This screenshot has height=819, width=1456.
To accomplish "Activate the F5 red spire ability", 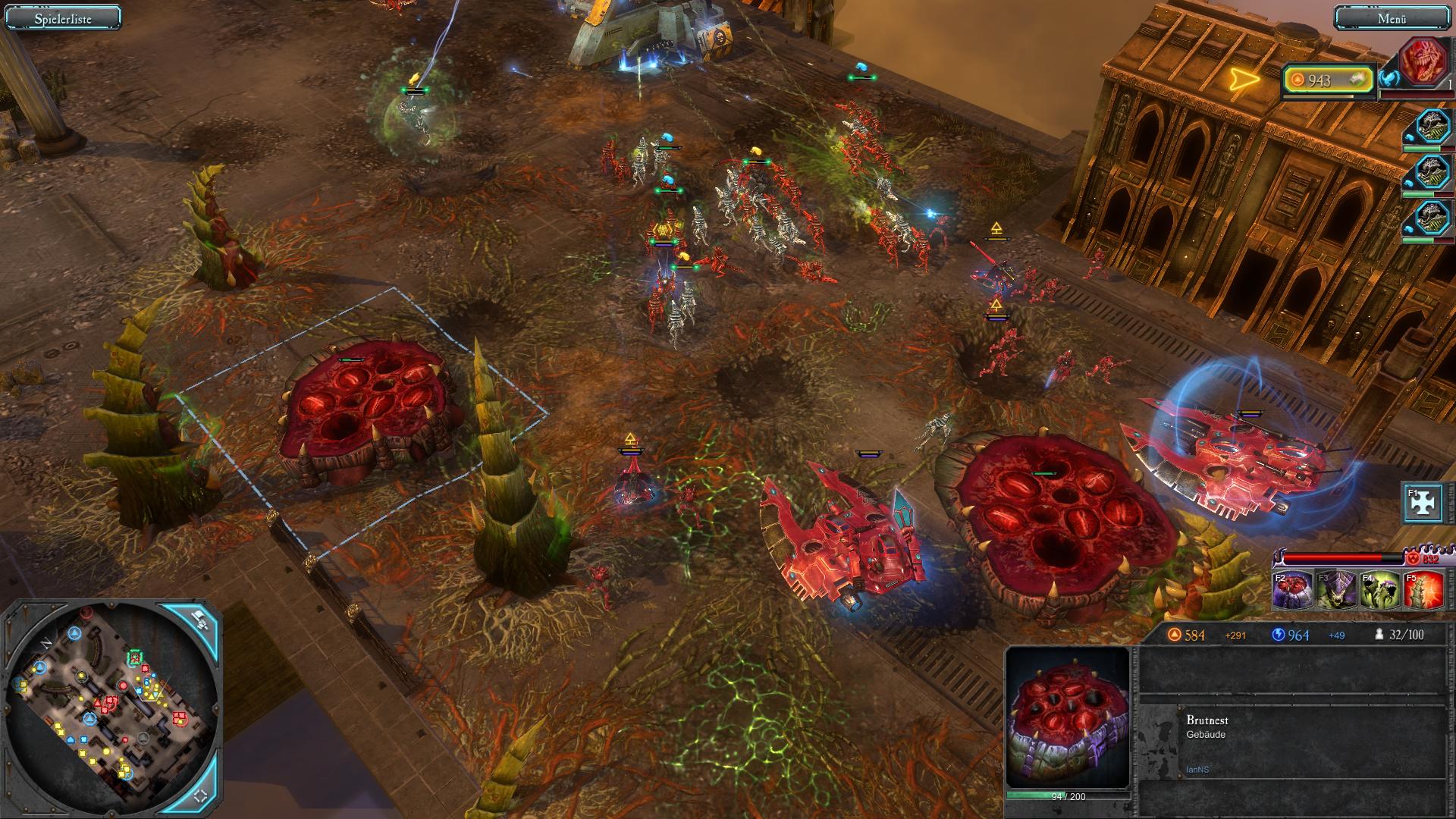I will click(x=1423, y=591).
